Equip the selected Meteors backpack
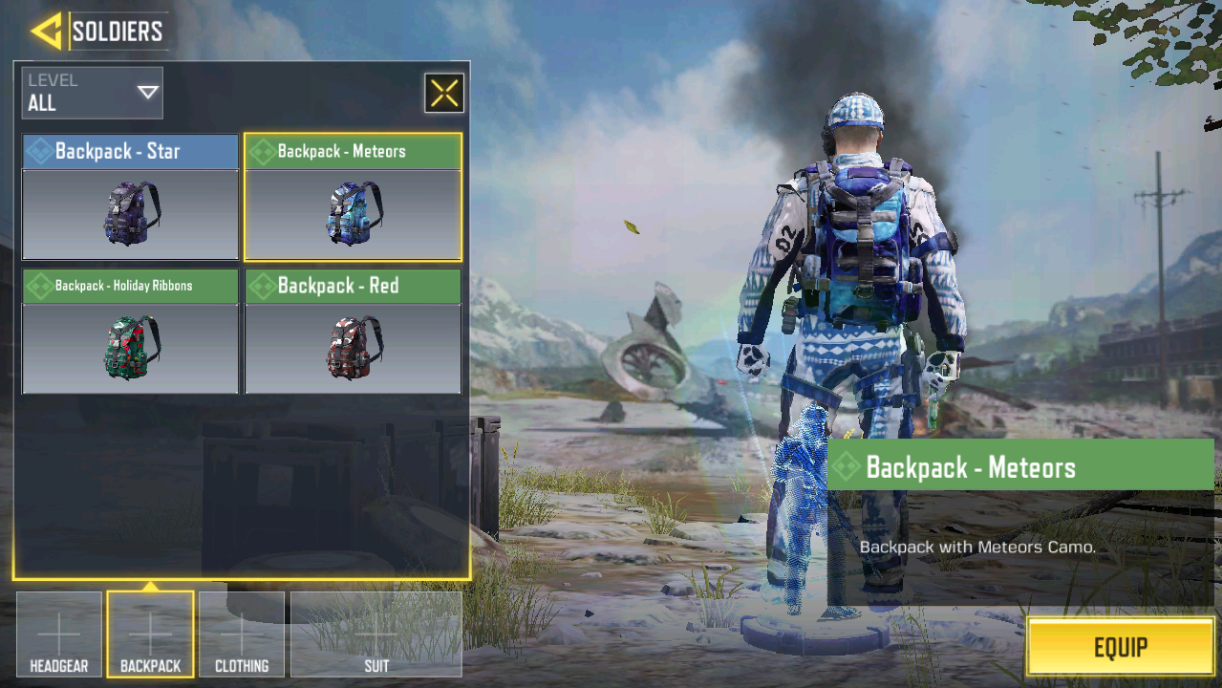 (x=1120, y=647)
